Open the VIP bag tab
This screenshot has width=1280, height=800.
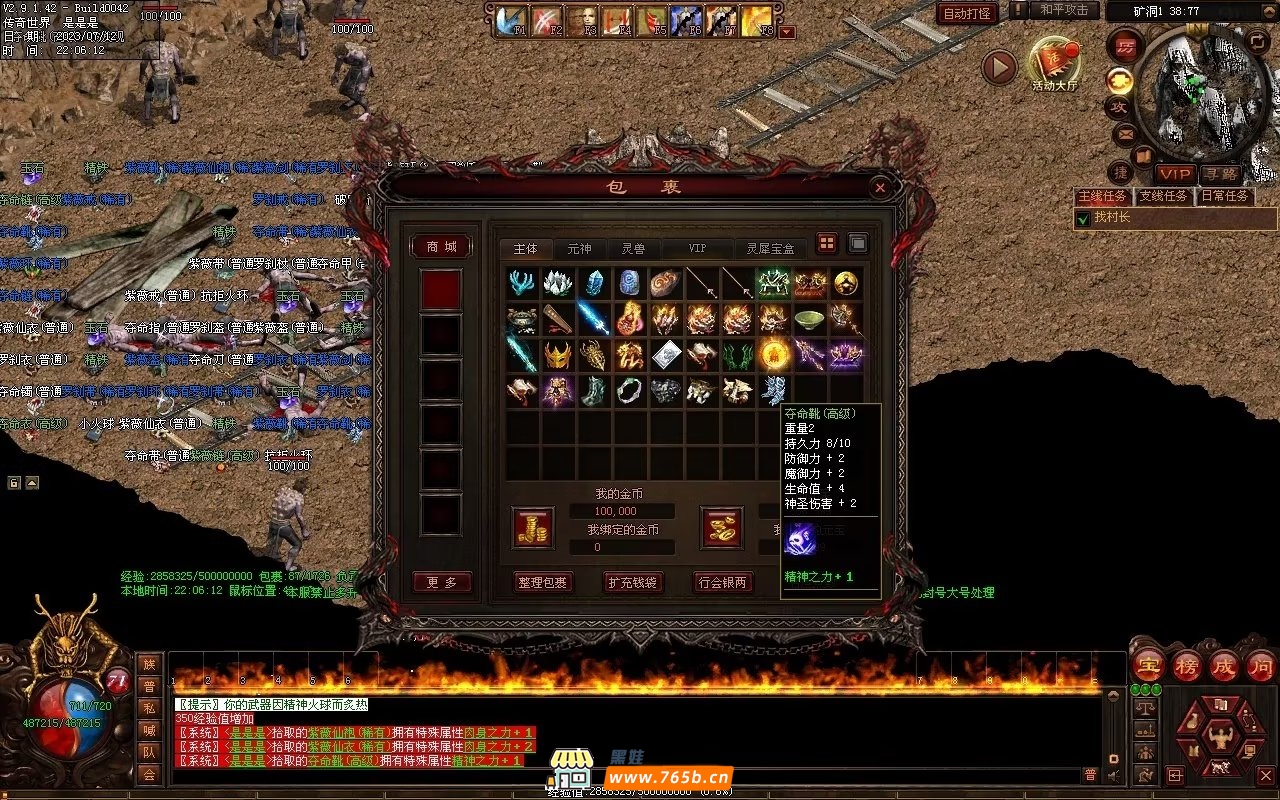(697, 248)
